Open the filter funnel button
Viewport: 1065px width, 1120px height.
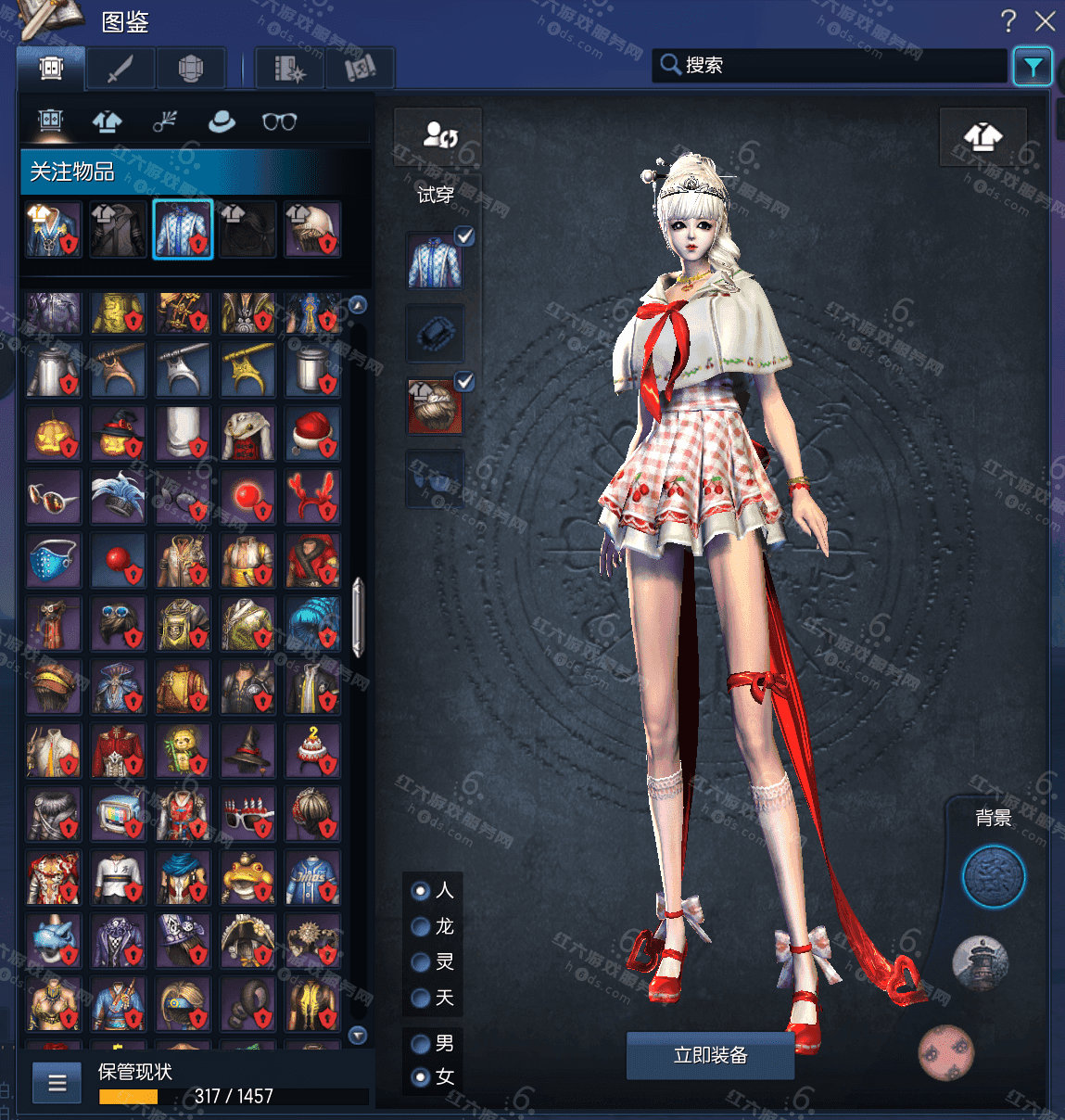click(x=1032, y=66)
